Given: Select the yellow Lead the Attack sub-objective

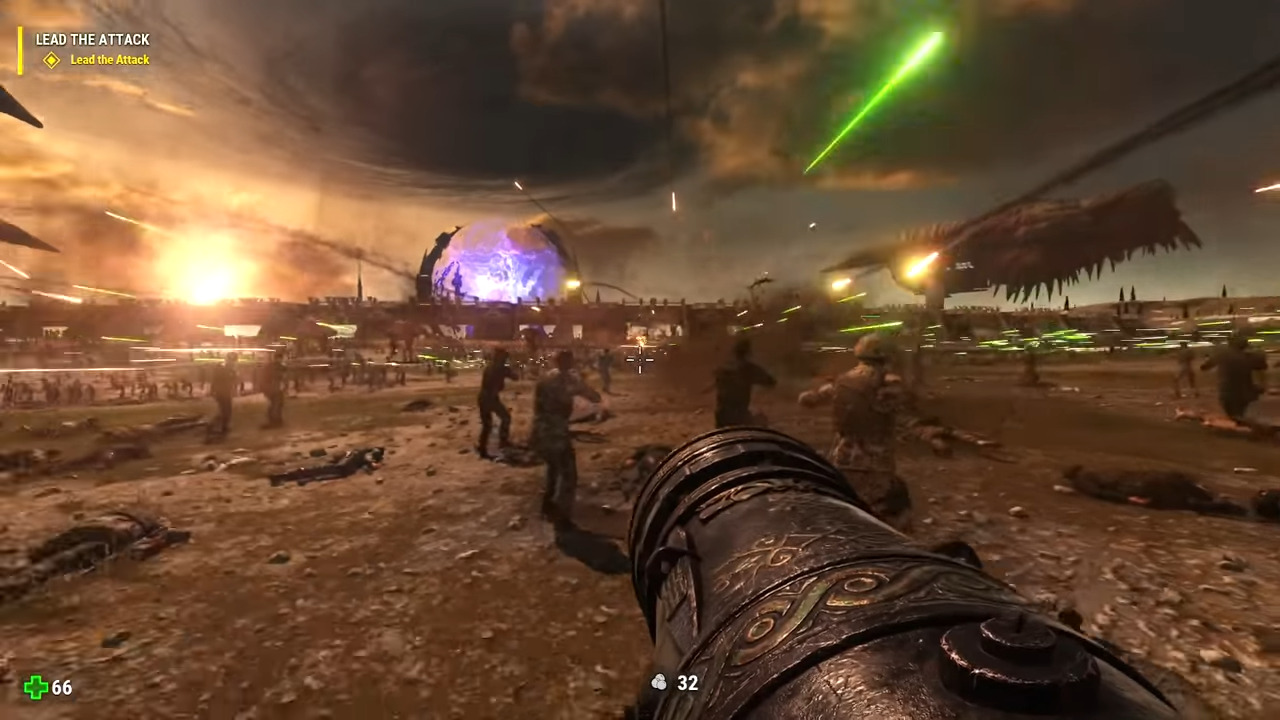Looking at the screenshot, I should (x=109, y=60).
